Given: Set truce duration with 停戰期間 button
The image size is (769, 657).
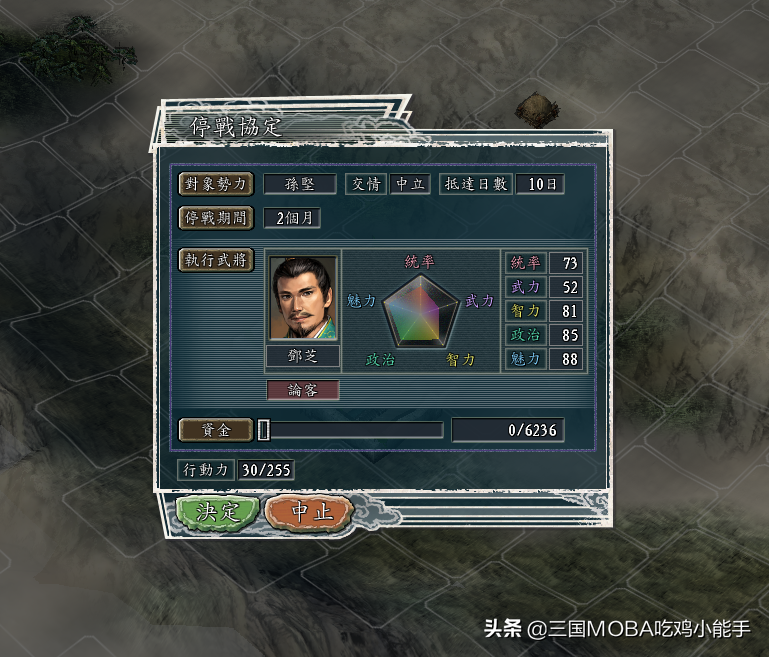Looking at the screenshot, I should click(x=216, y=217).
